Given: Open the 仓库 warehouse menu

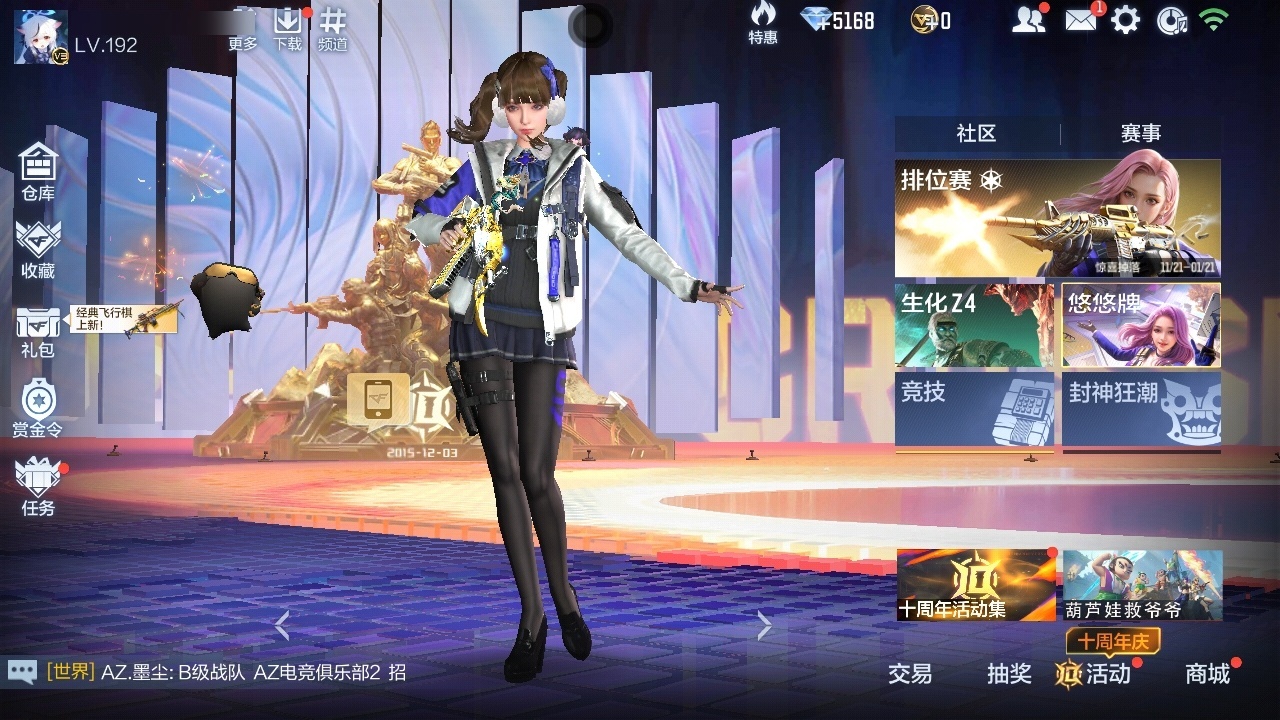Looking at the screenshot, I should pos(38,171).
